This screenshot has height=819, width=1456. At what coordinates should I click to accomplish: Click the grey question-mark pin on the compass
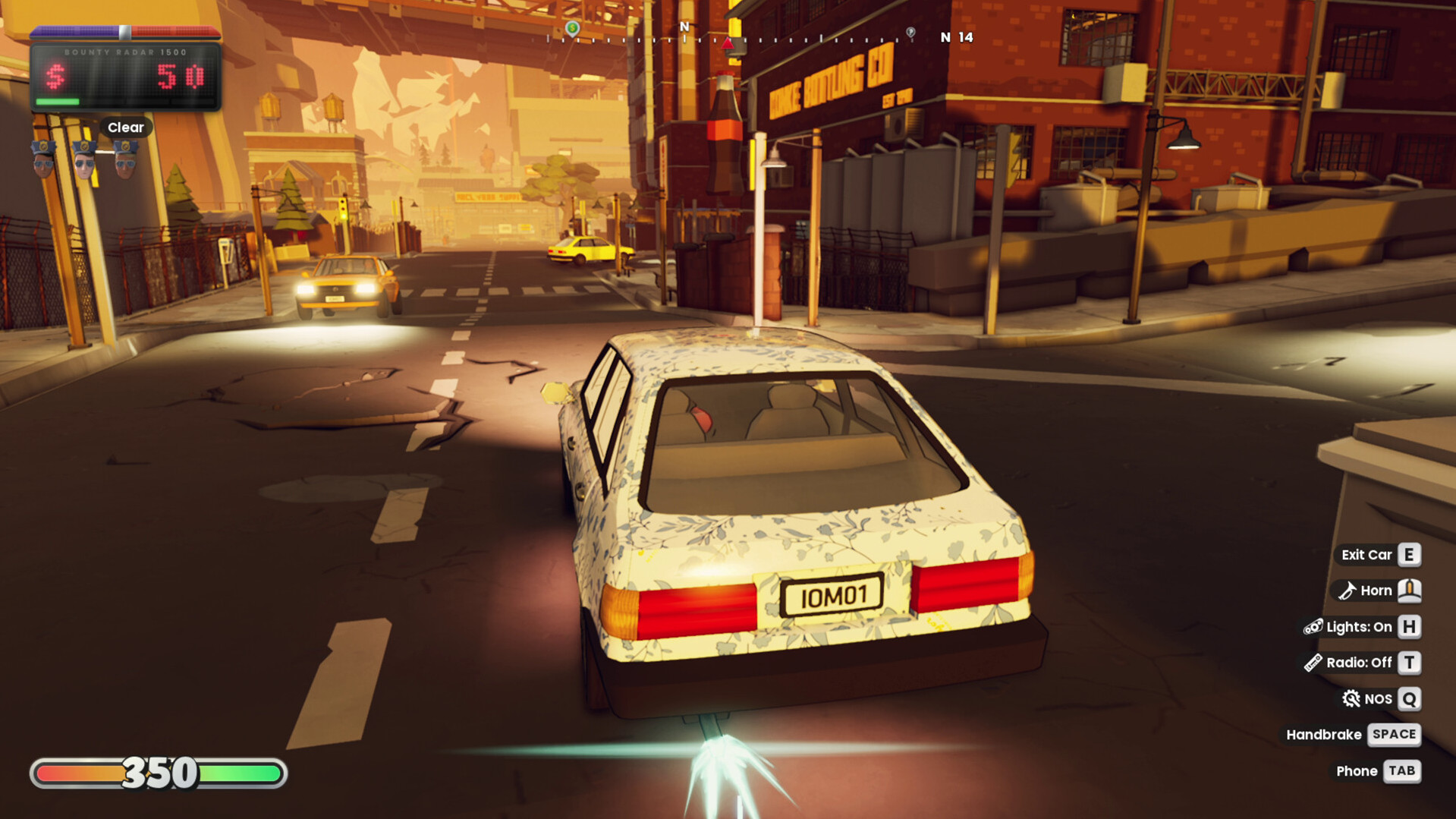910,33
